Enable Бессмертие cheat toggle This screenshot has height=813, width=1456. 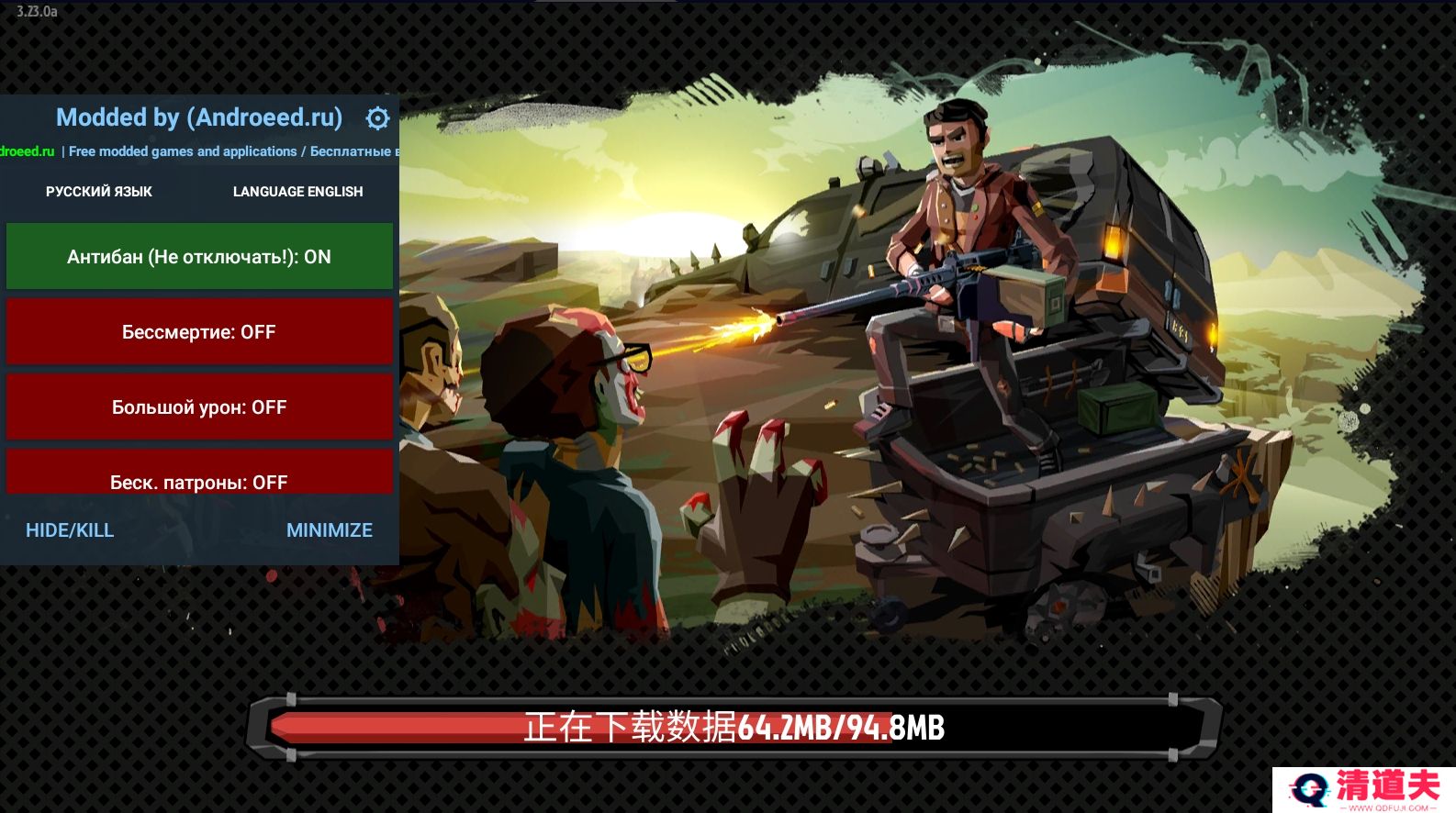(199, 332)
